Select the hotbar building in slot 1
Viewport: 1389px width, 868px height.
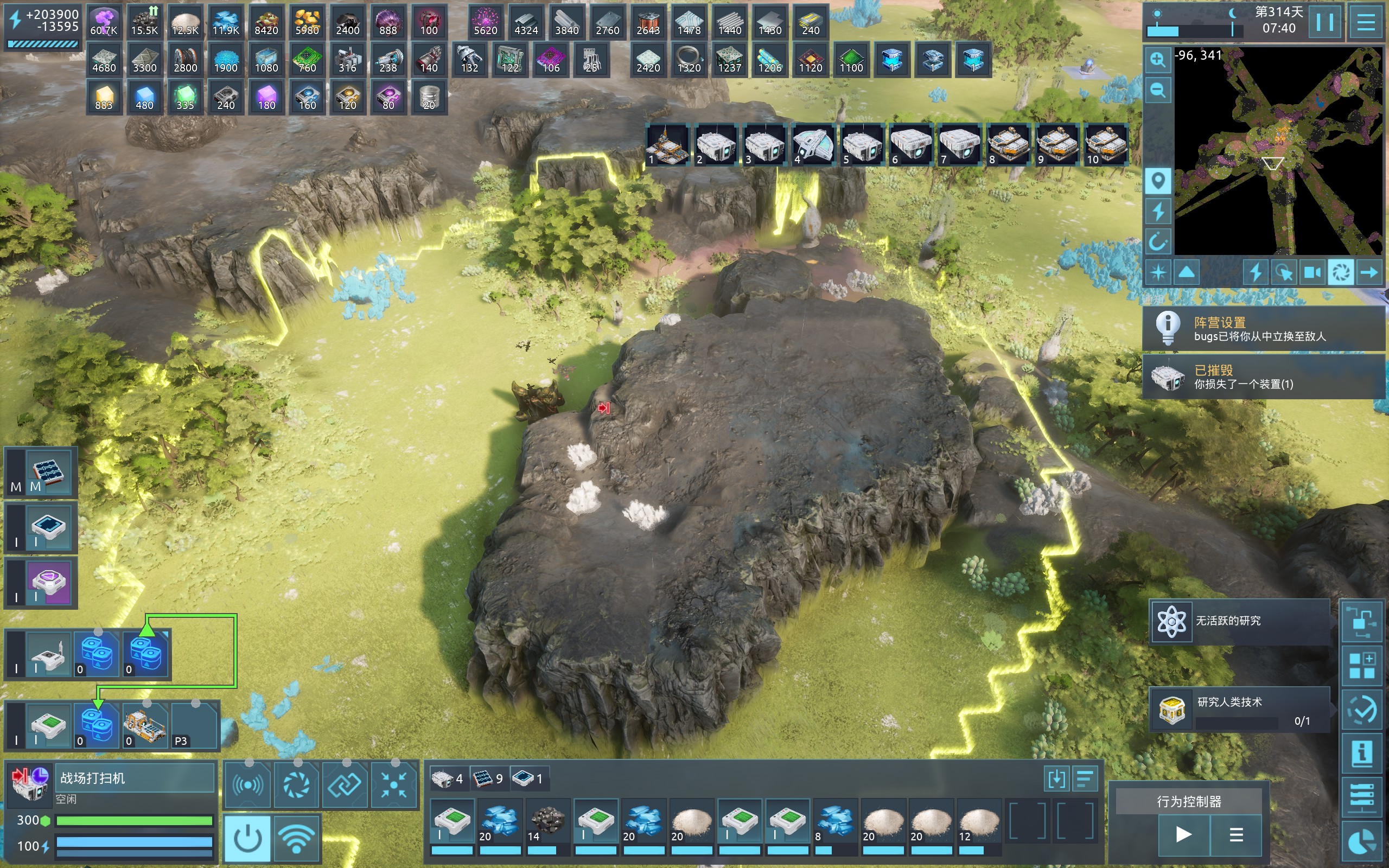[x=667, y=145]
